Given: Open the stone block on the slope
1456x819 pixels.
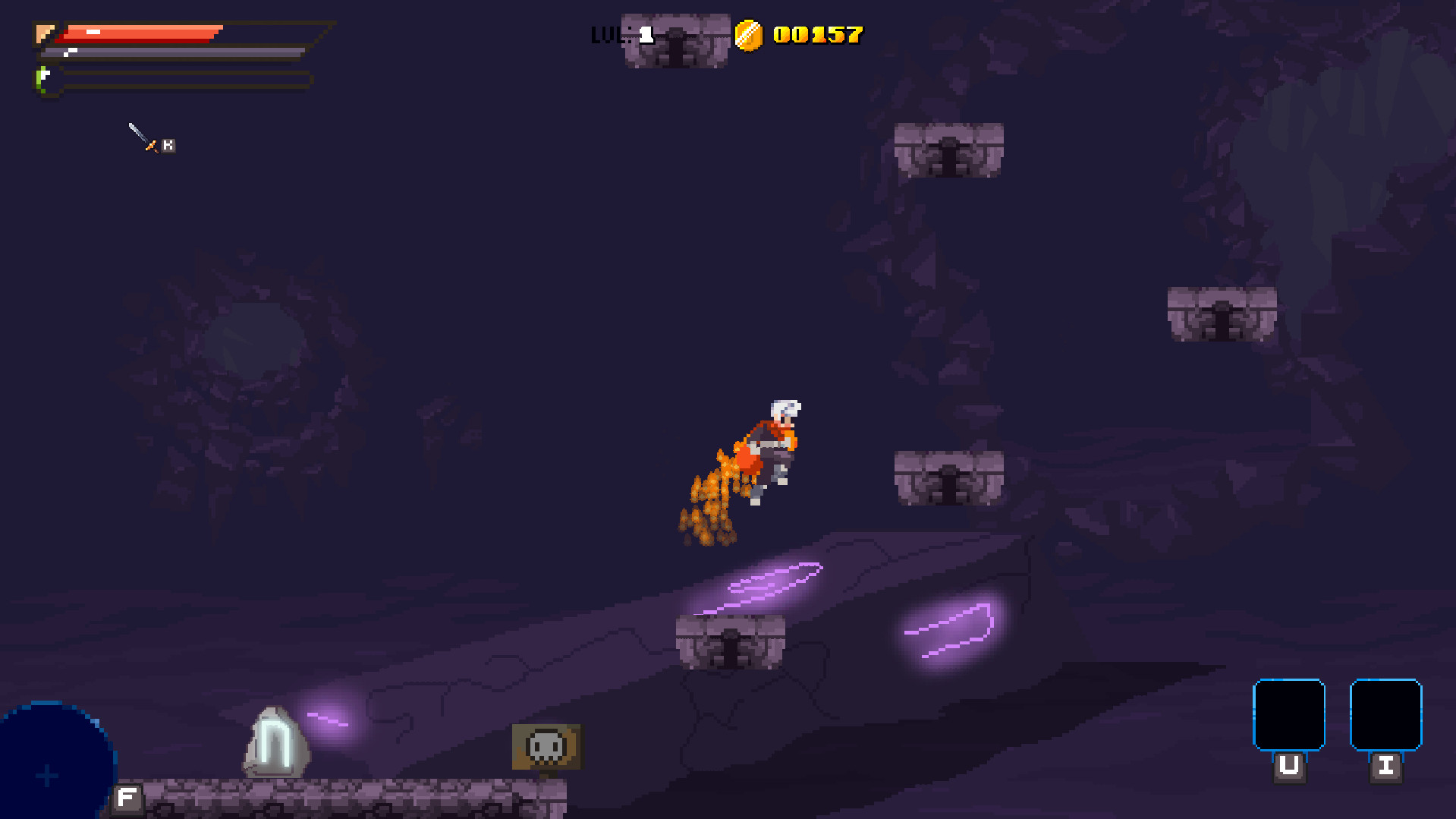Looking at the screenshot, I should [730, 641].
